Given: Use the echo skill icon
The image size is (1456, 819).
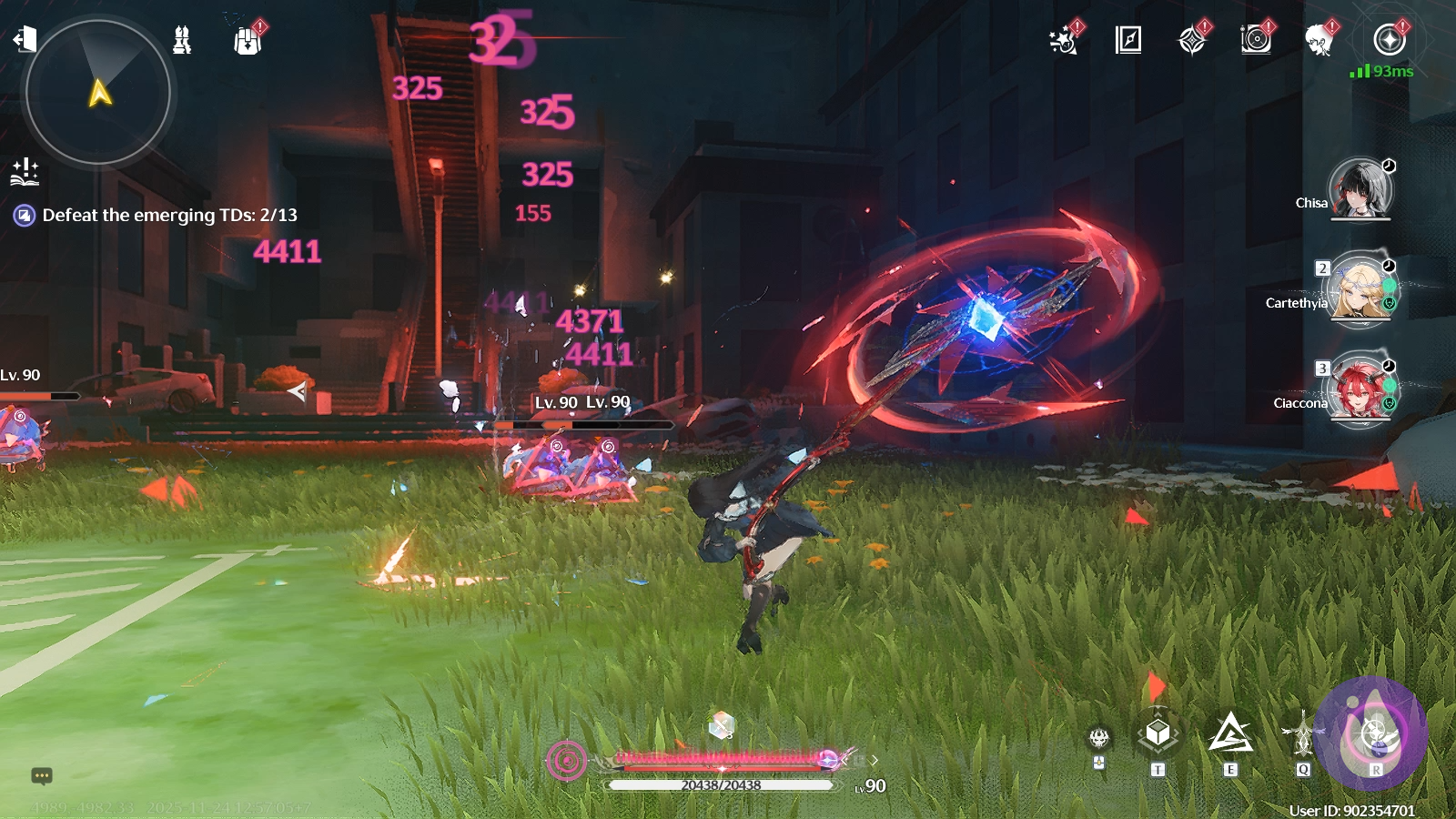Looking at the screenshot, I should (x=1302, y=734).
